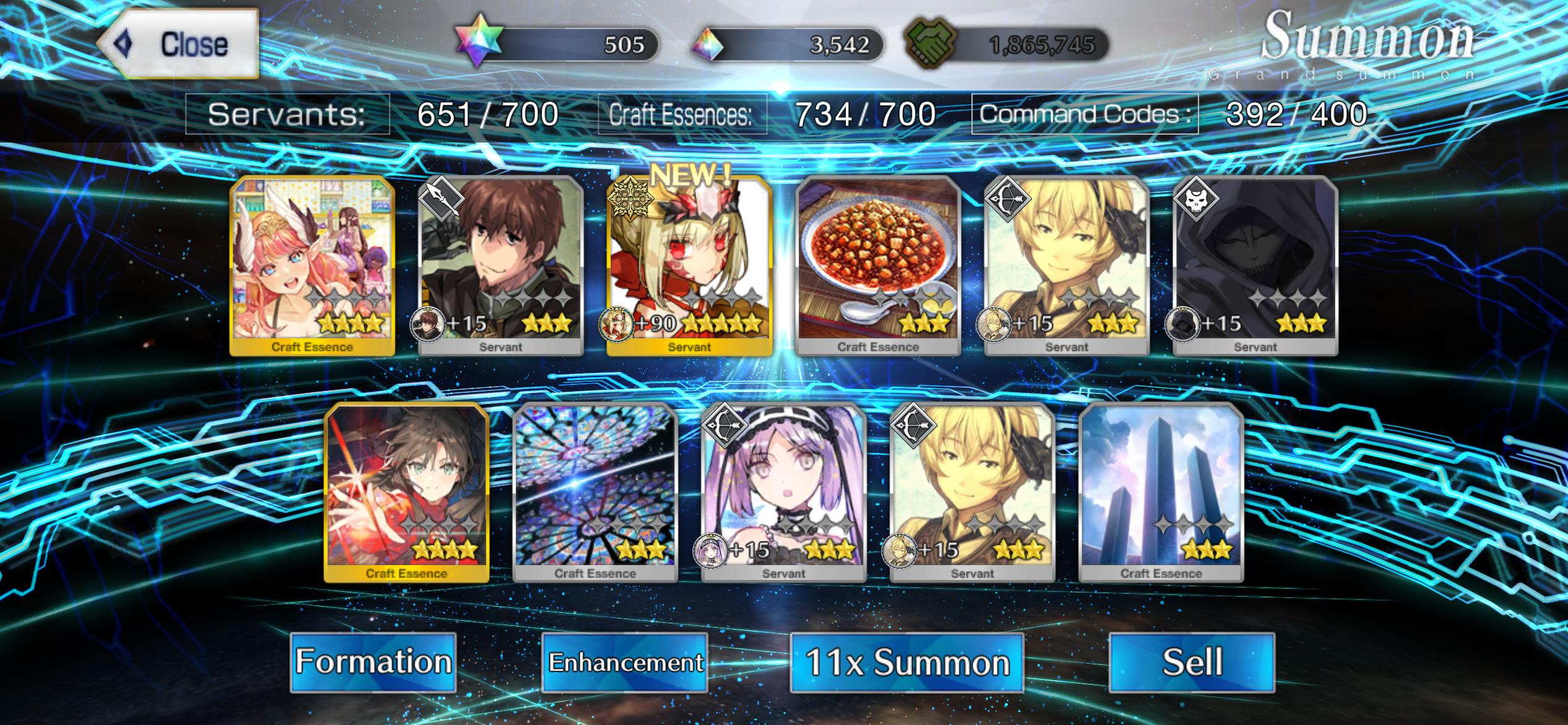
Task: Open the stained glass Craft Essence card
Action: (x=595, y=493)
